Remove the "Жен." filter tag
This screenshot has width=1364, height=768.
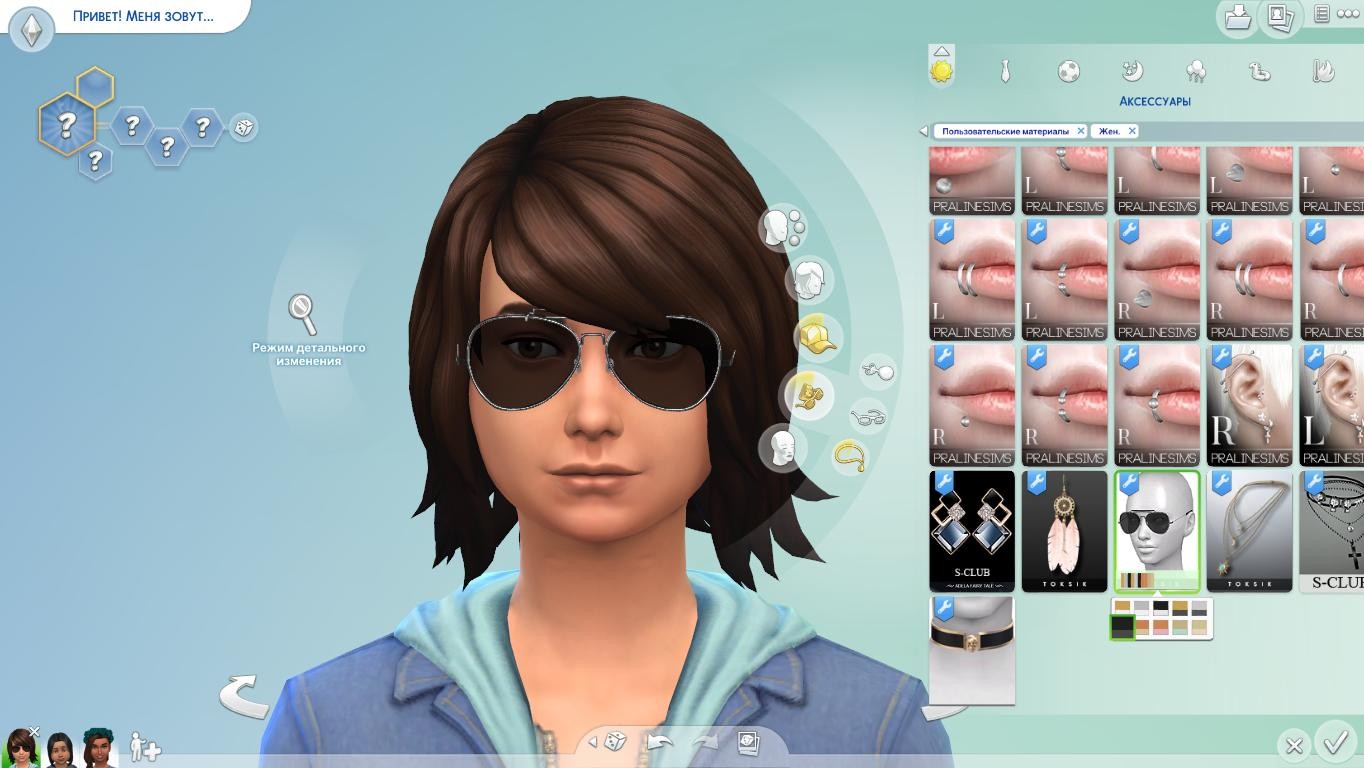[x=1132, y=131]
